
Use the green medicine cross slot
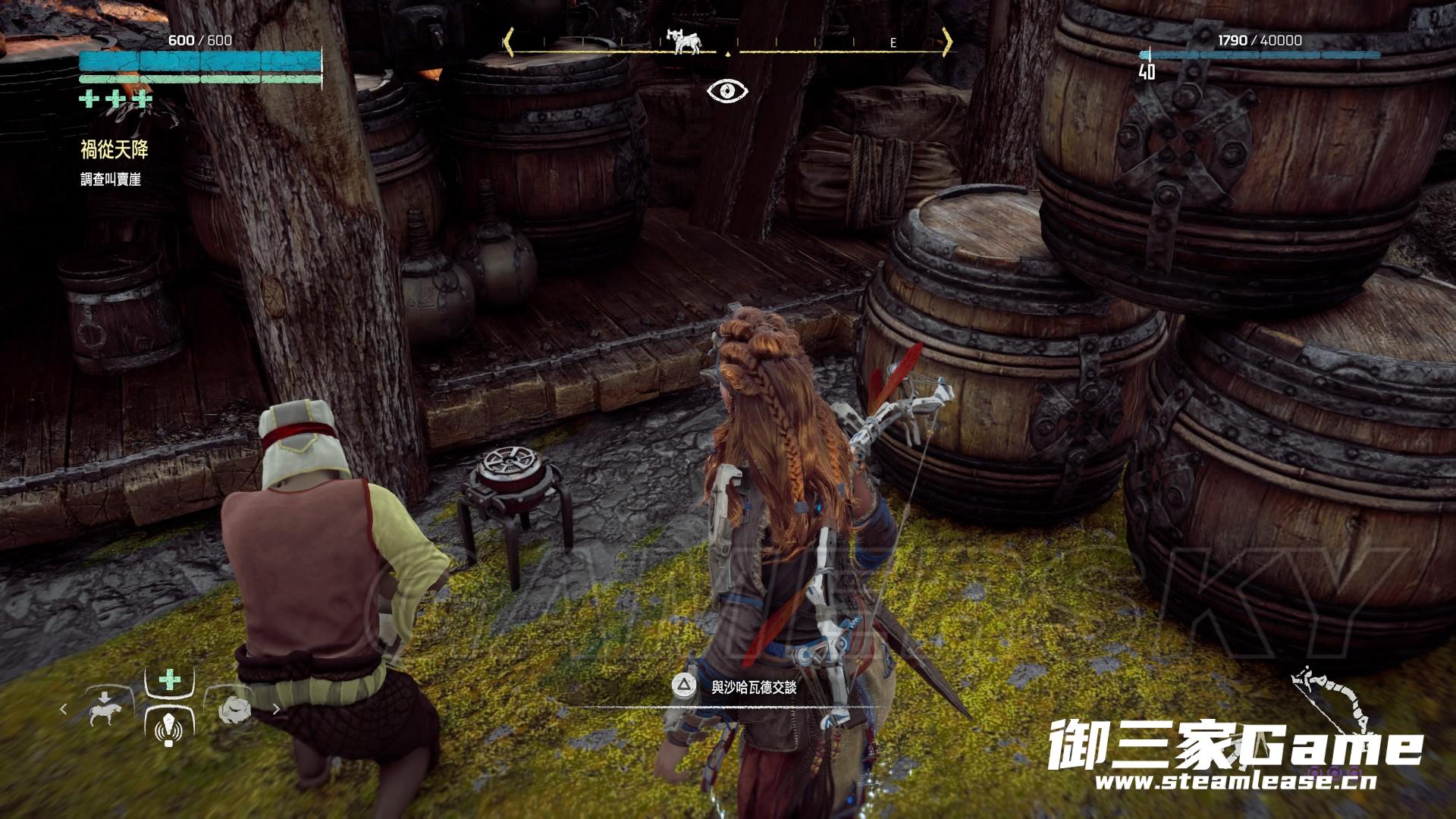click(169, 679)
